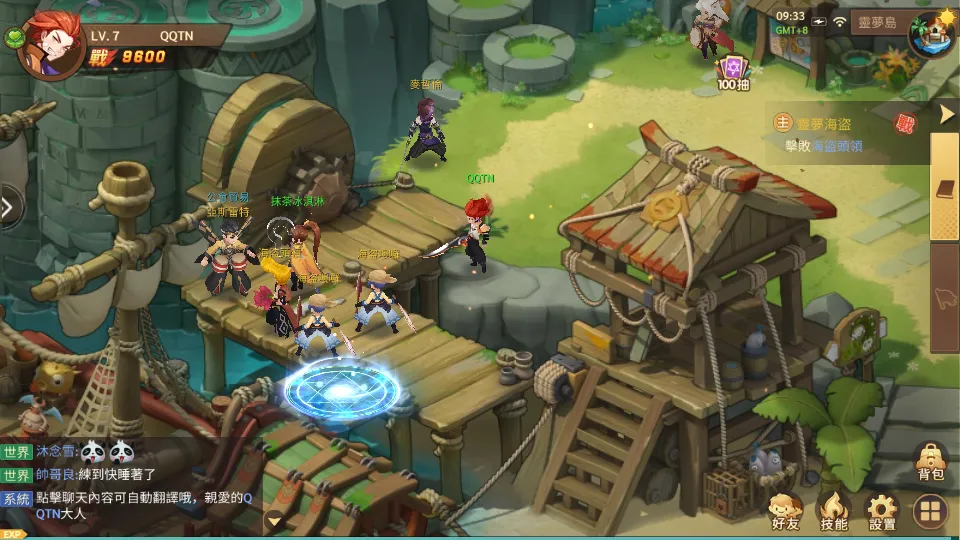The height and width of the screenshot is (540, 960).
Task: Tap the red 戰 battle button on quest
Action: [x=905, y=124]
